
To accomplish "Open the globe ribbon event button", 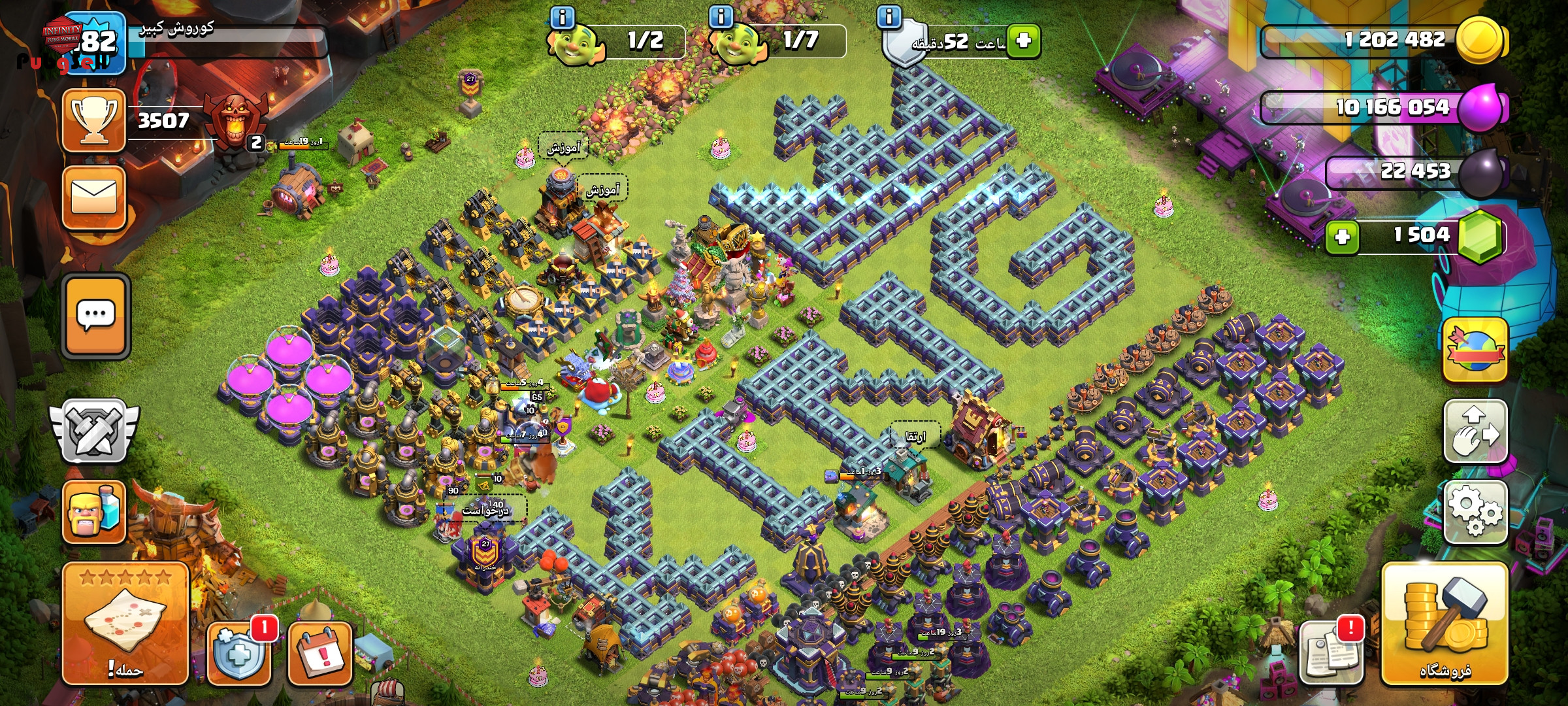I will click(x=1475, y=350).
